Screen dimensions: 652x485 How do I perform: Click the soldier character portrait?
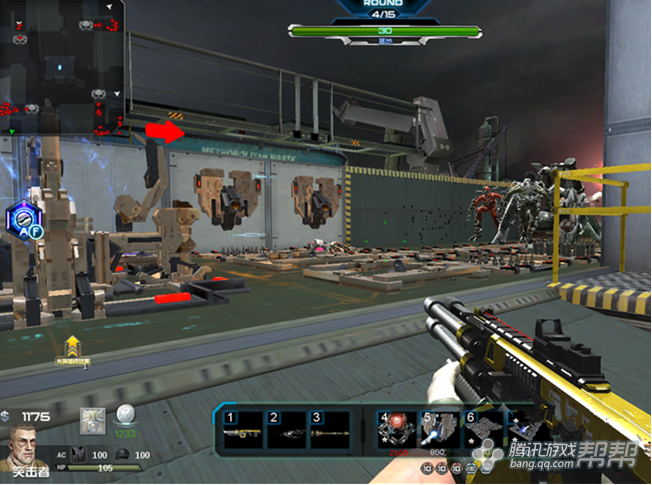[26, 446]
